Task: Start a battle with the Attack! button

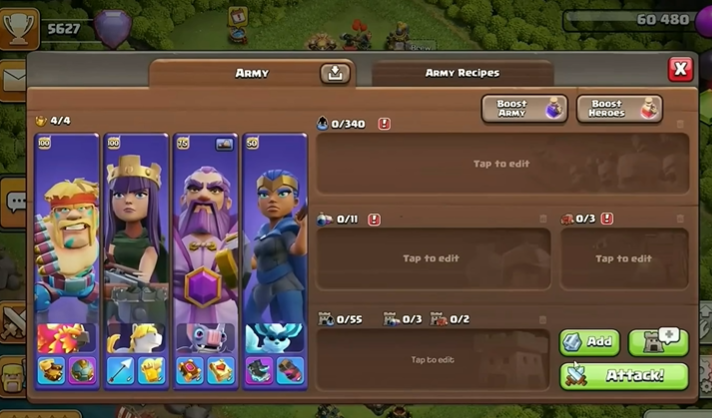Action: coord(624,376)
